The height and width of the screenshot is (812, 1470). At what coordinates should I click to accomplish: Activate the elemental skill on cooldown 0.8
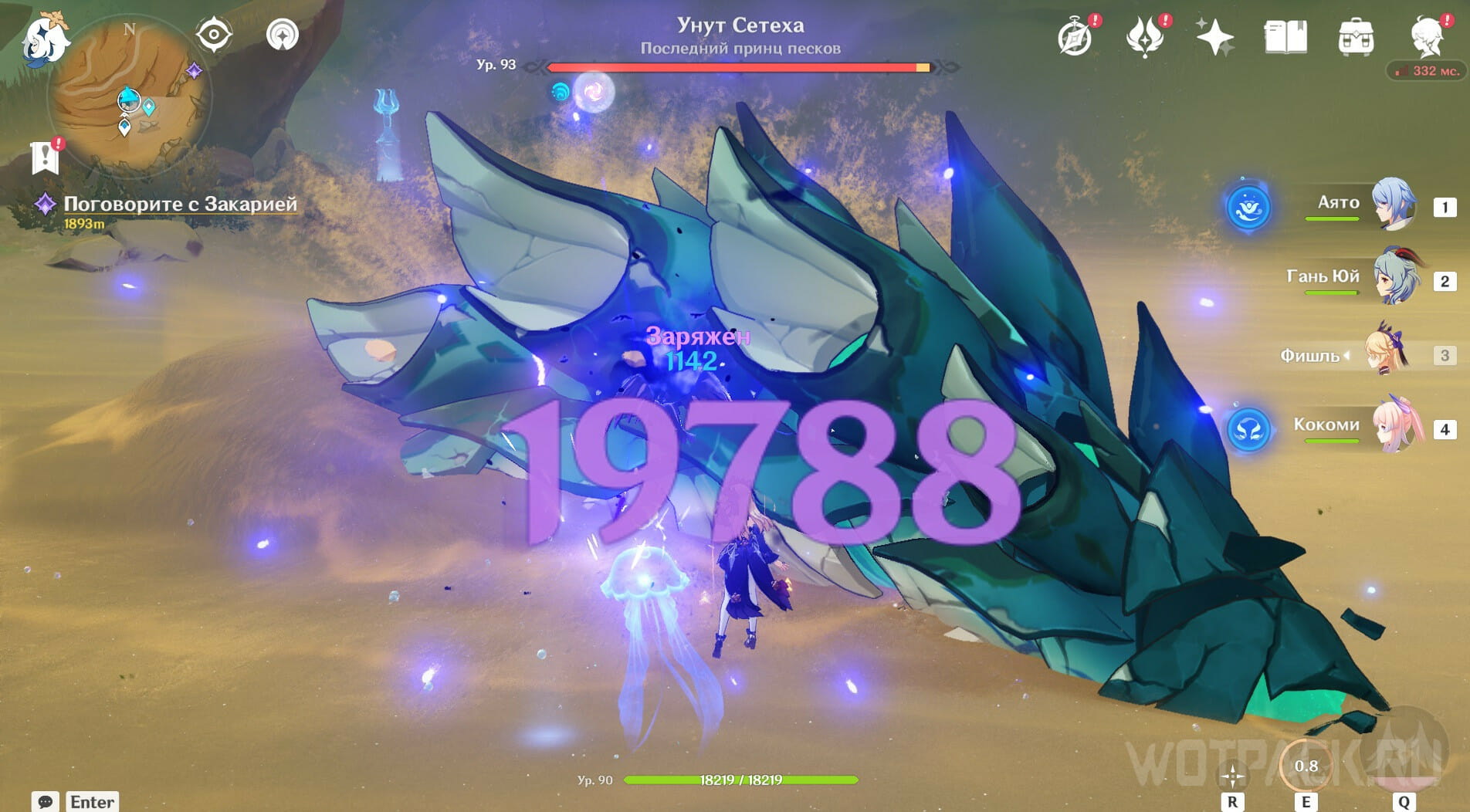click(x=1306, y=766)
